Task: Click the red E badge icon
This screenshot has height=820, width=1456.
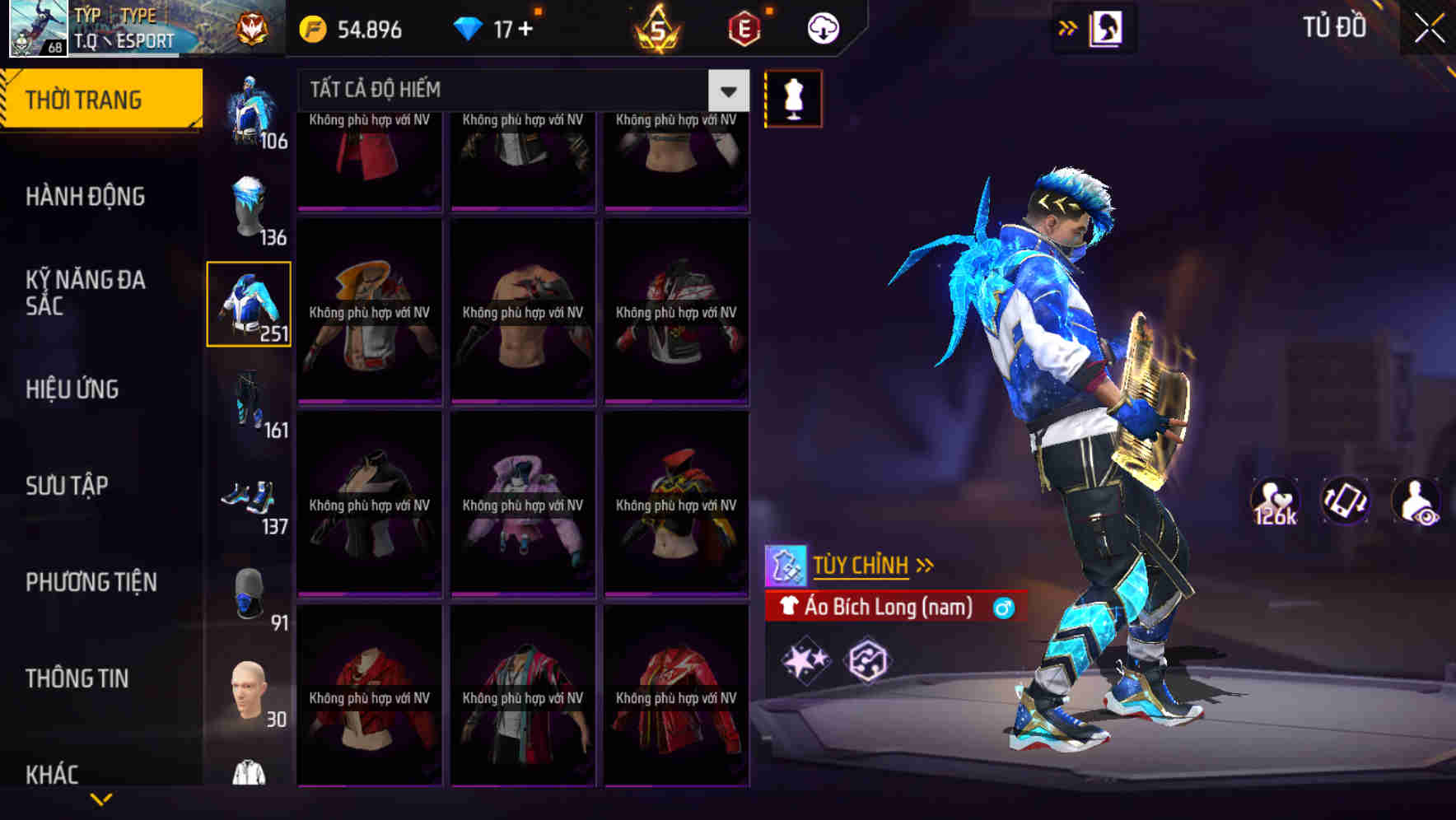Action: (739, 27)
